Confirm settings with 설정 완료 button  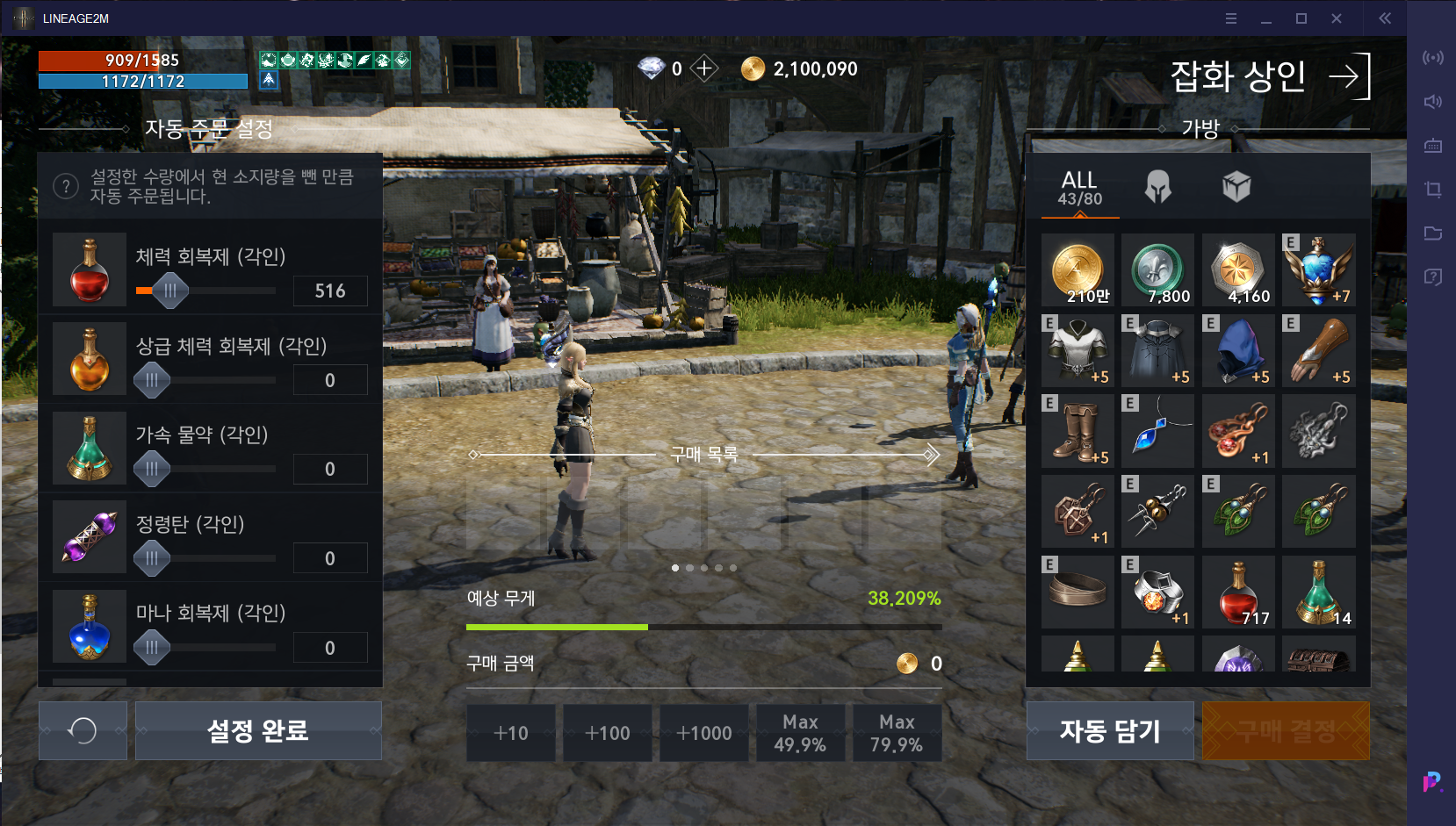click(258, 730)
